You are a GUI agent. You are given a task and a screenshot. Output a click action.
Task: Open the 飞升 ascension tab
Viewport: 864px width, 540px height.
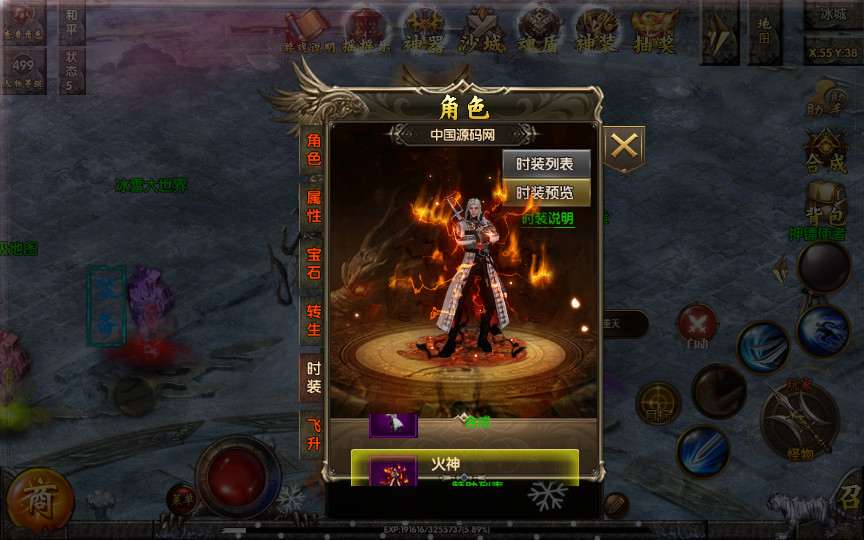[314, 433]
